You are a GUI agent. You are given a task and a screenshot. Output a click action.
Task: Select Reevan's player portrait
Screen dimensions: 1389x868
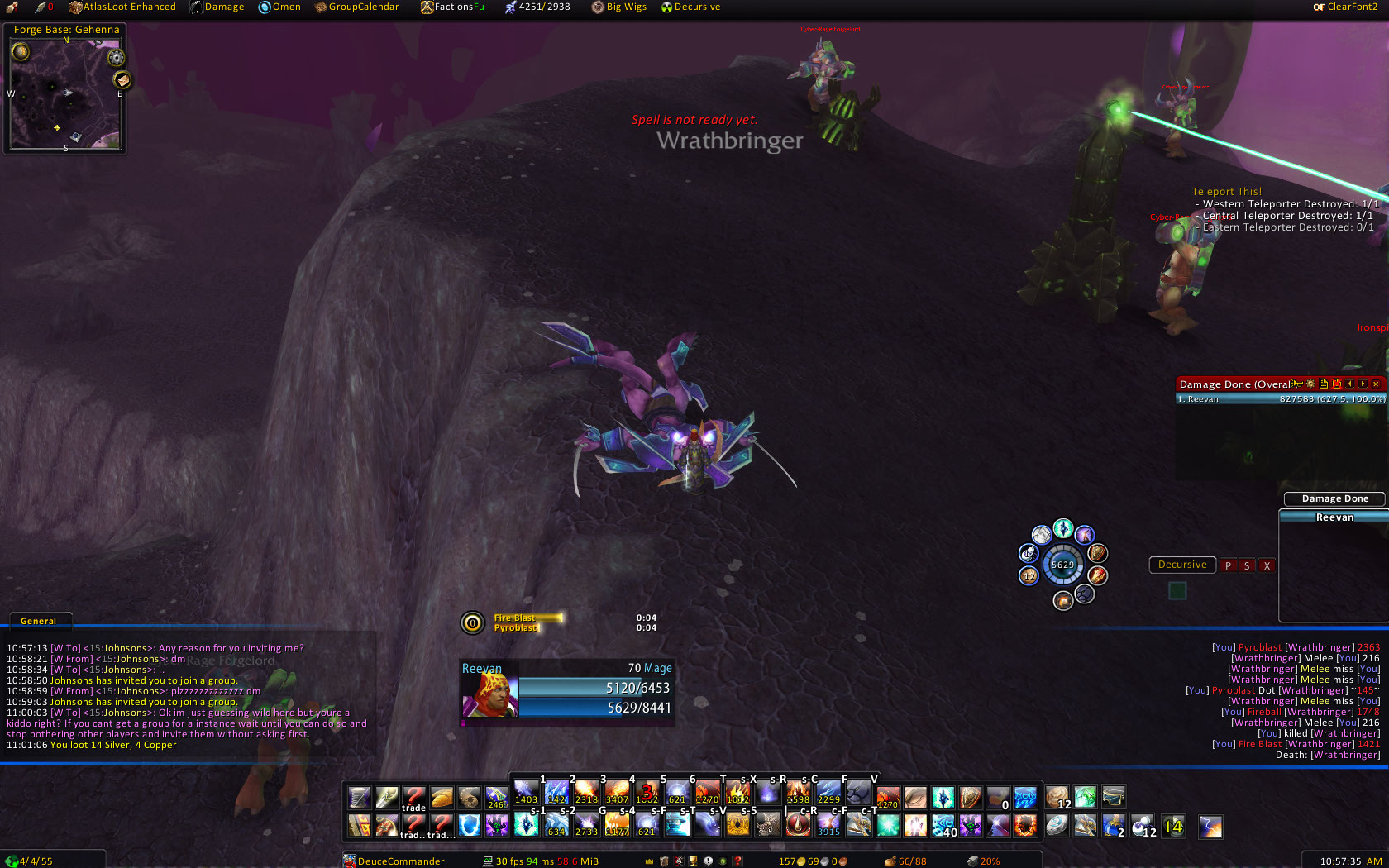click(x=490, y=695)
